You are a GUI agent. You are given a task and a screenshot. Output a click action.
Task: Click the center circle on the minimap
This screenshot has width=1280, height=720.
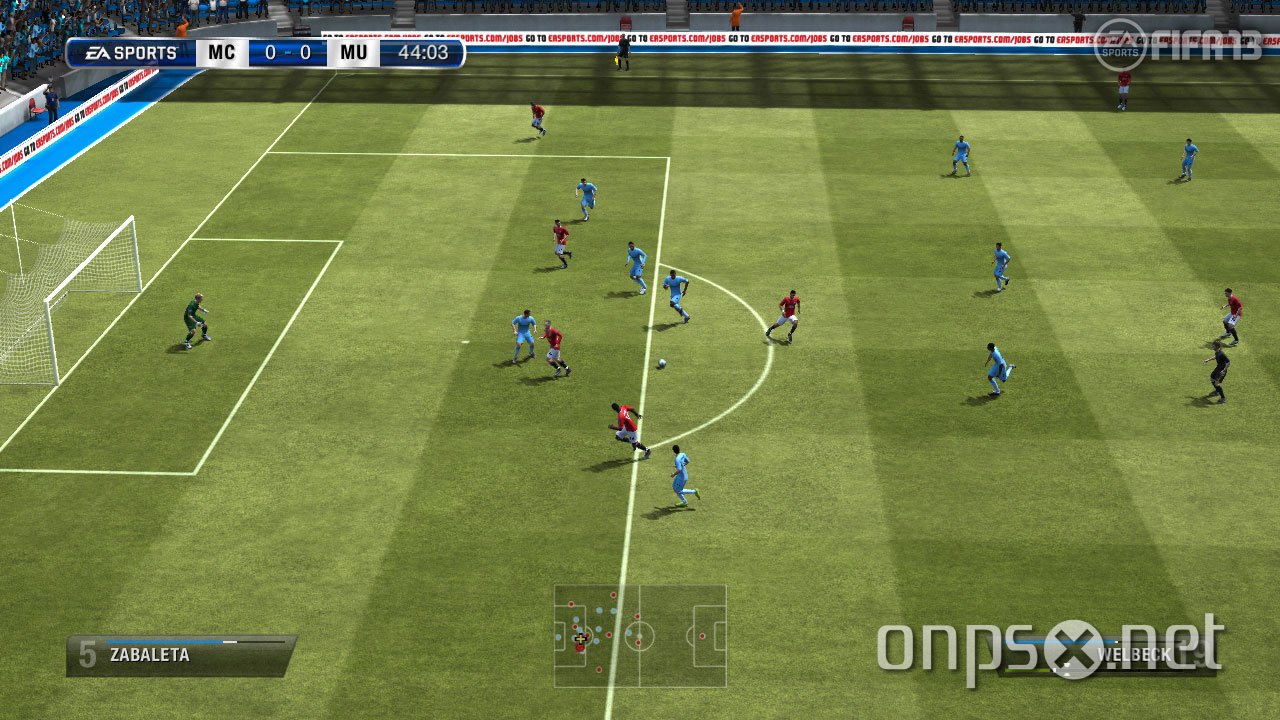point(640,636)
